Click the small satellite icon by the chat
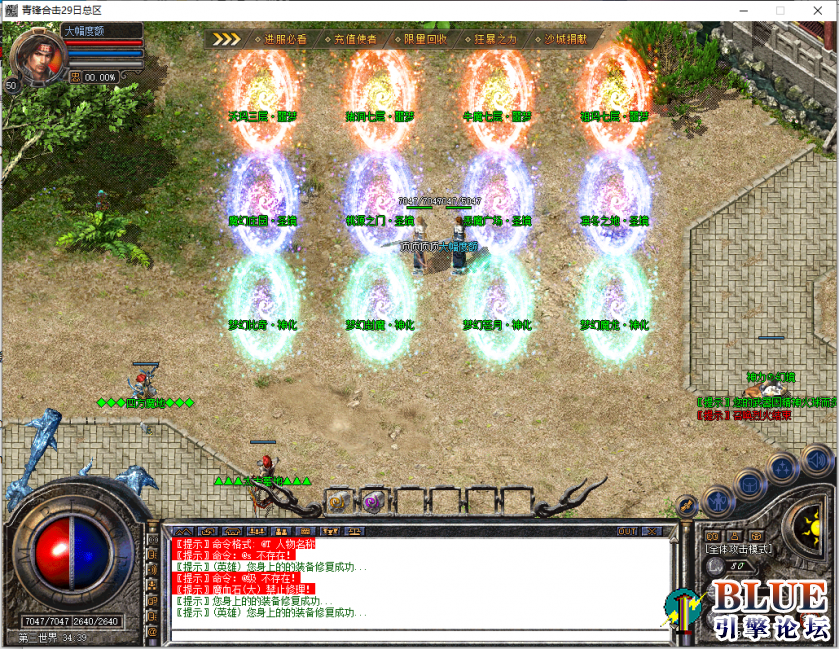 (687, 505)
